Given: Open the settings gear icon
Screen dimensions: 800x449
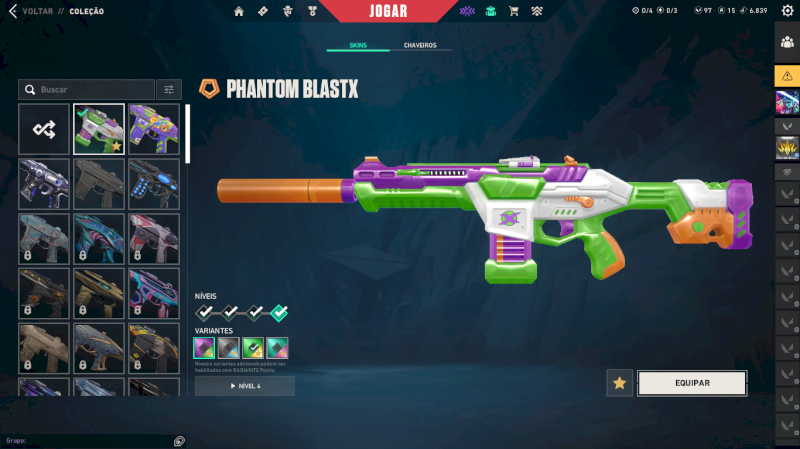Looking at the screenshot, I should click(x=787, y=11).
